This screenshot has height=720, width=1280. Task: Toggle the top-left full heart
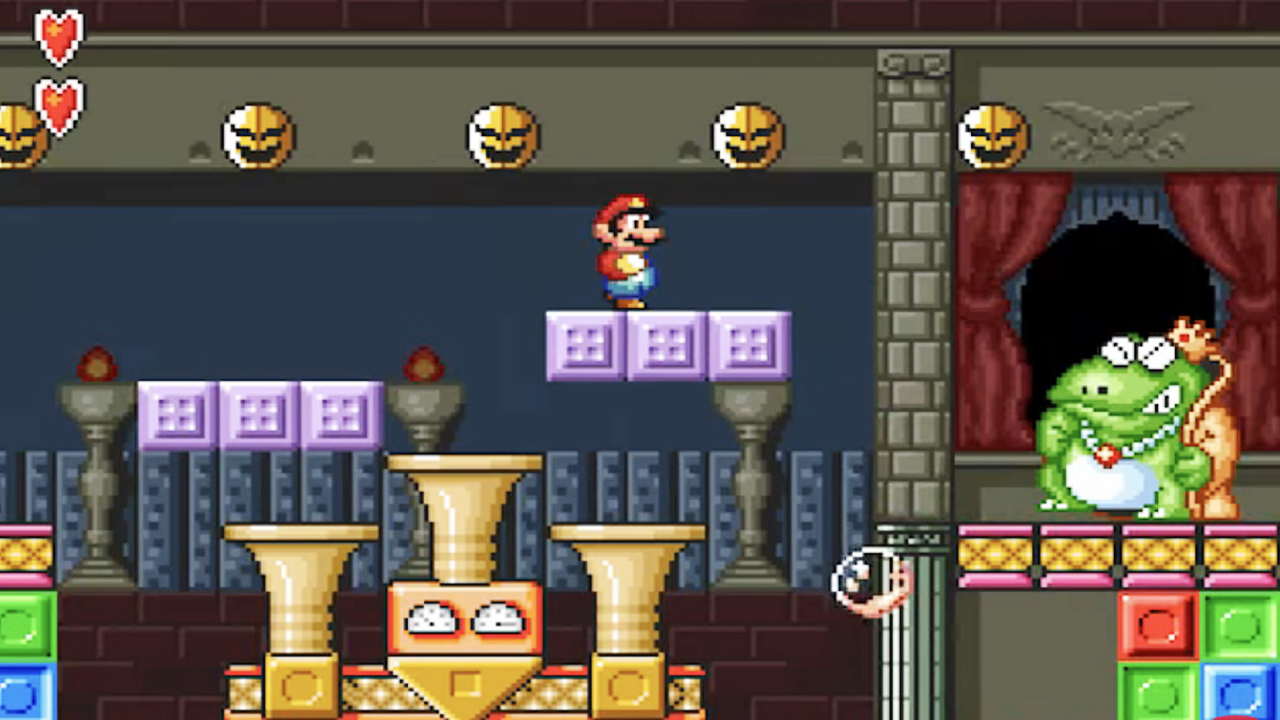tap(60, 38)
